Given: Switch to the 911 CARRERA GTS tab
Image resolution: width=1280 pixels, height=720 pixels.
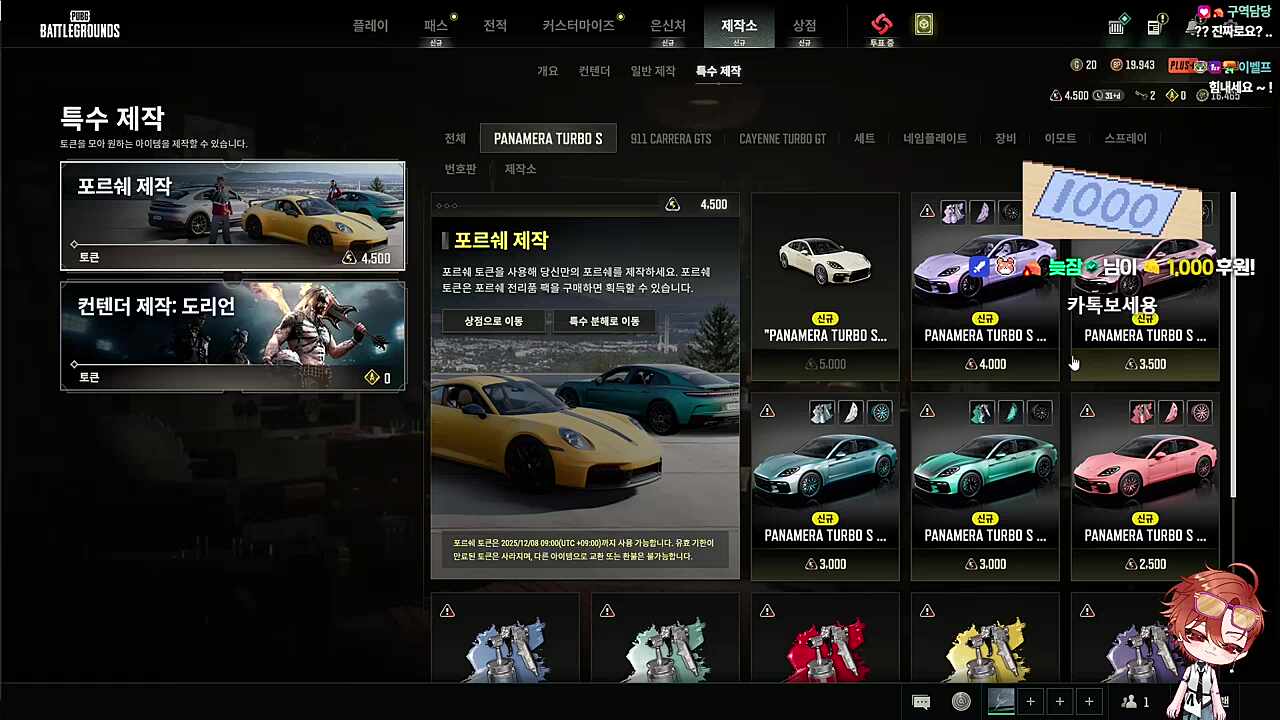Looking at the screenshot, I should (670, 139).
